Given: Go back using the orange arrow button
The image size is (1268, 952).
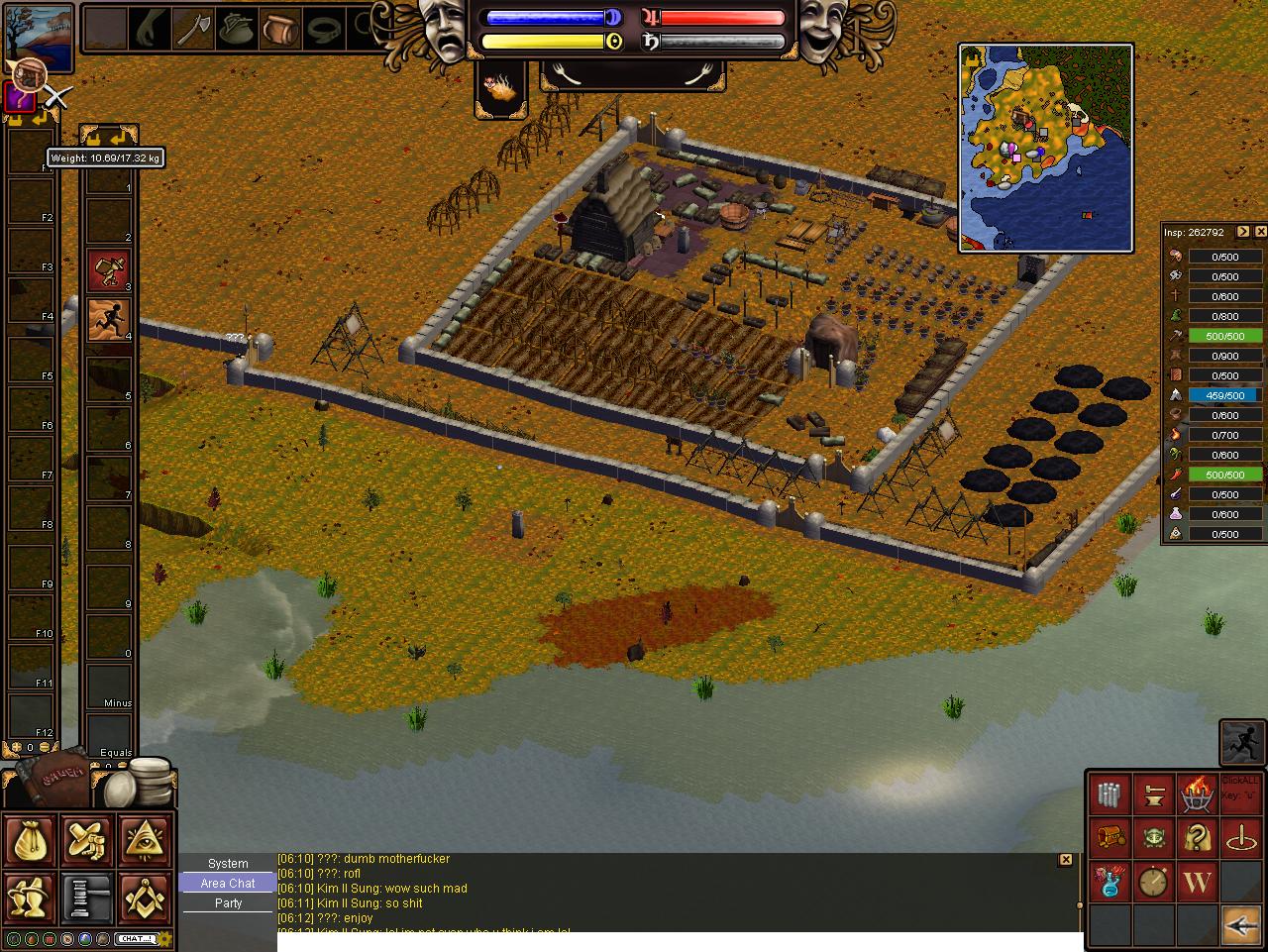Looking at the screenshot, I should (x=1240, y=925).
